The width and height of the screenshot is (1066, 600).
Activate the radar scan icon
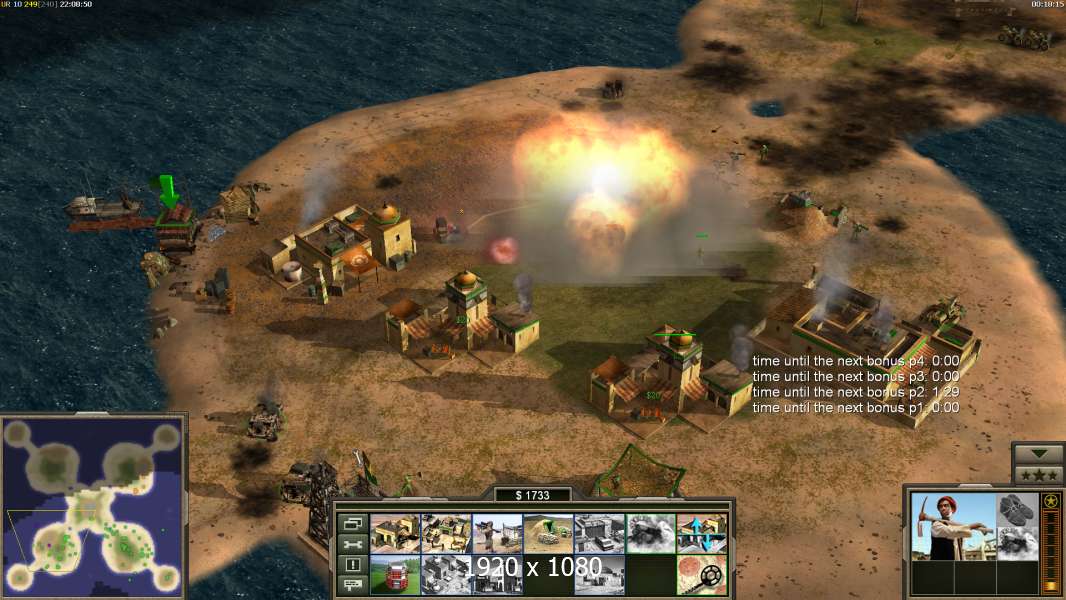click(701, 574)
